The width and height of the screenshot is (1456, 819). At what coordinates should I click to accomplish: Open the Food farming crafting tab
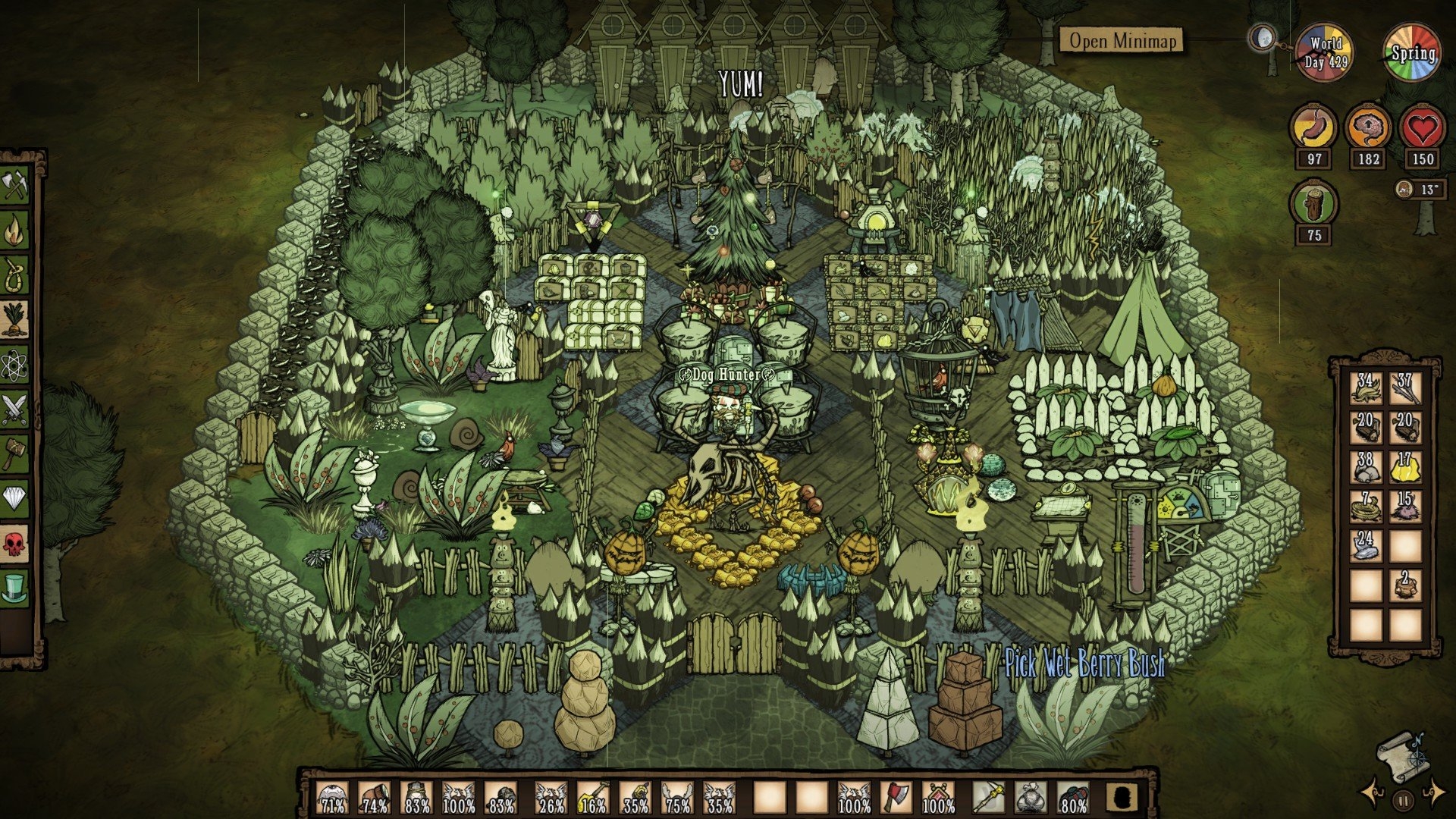point(15,320)
